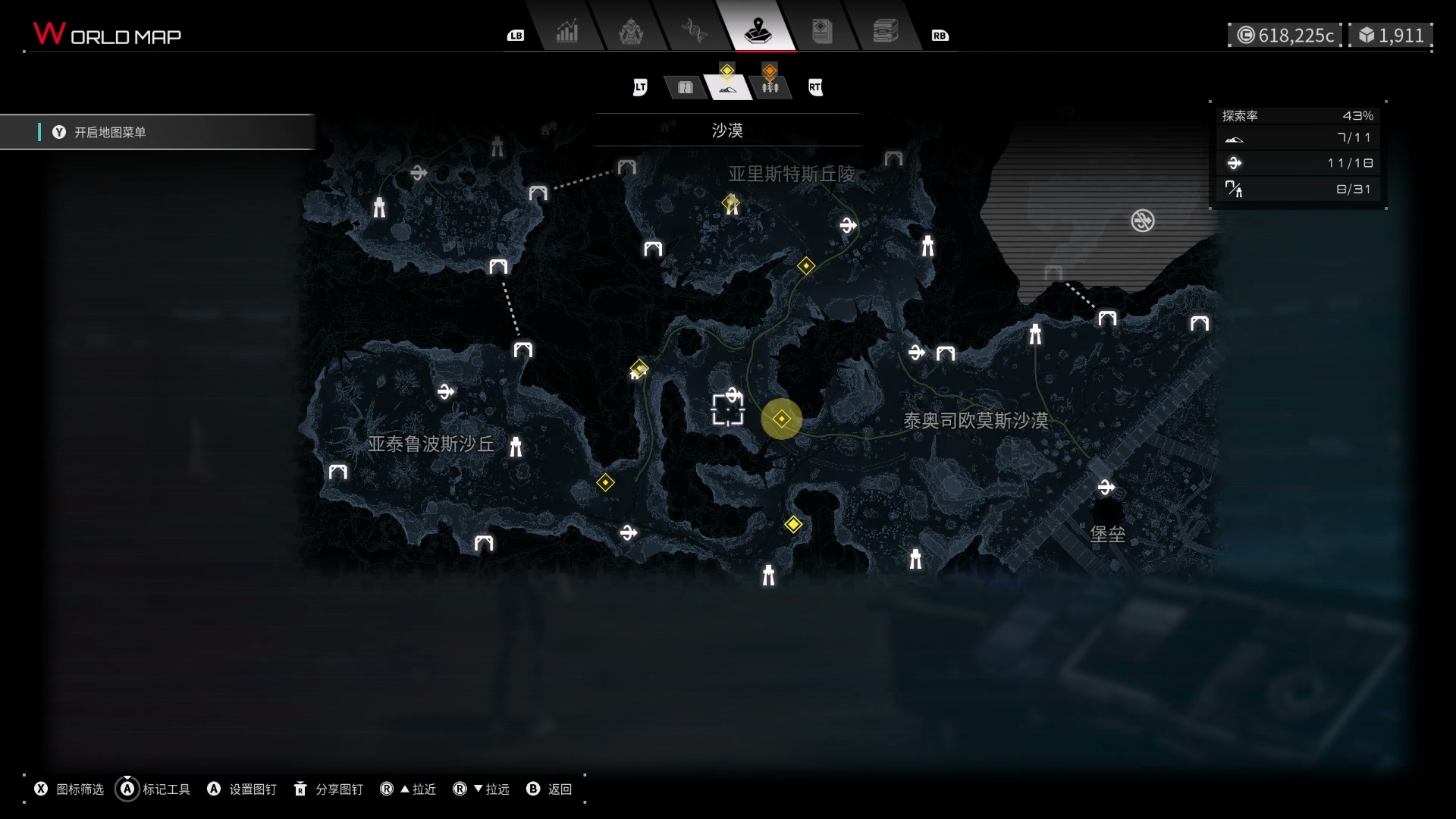Open the bar chart statistics tab
Viewport: 1456px width, 819px height.
pos(566,32)
